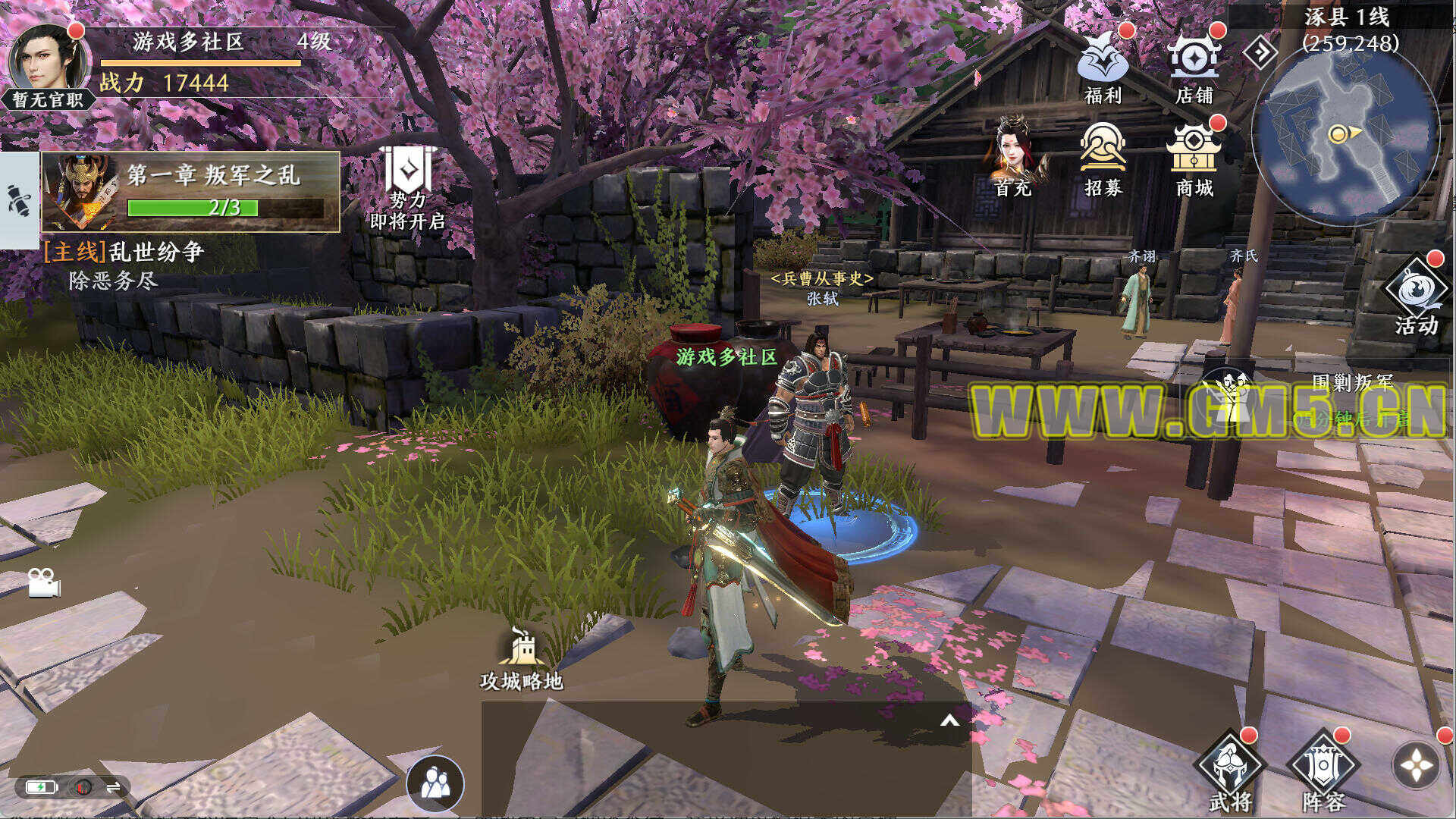The image size is (1456, 819).
Task: Collapse the top-right menu with diamond arrow
Action: 1260,52
